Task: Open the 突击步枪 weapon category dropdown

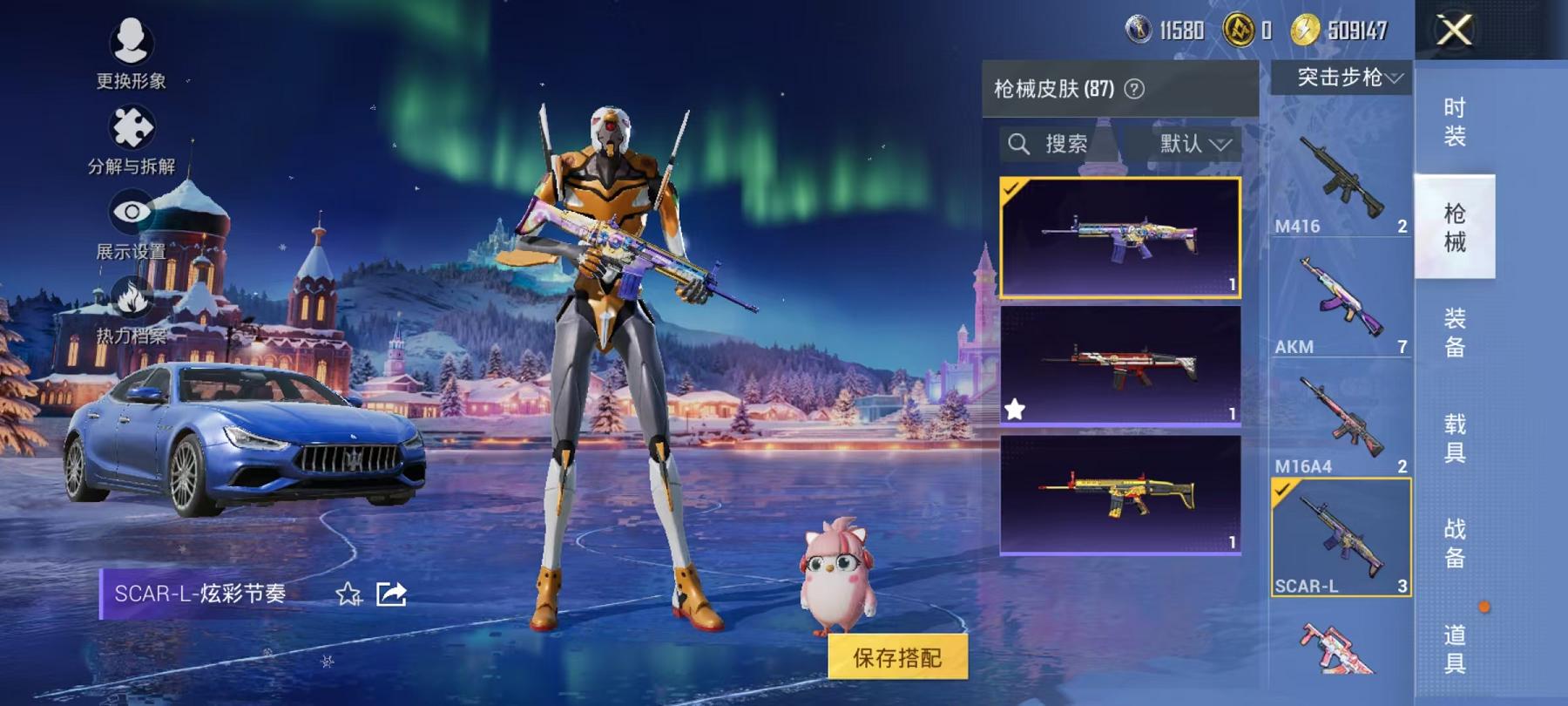Action: click(x=1344, y=78)
